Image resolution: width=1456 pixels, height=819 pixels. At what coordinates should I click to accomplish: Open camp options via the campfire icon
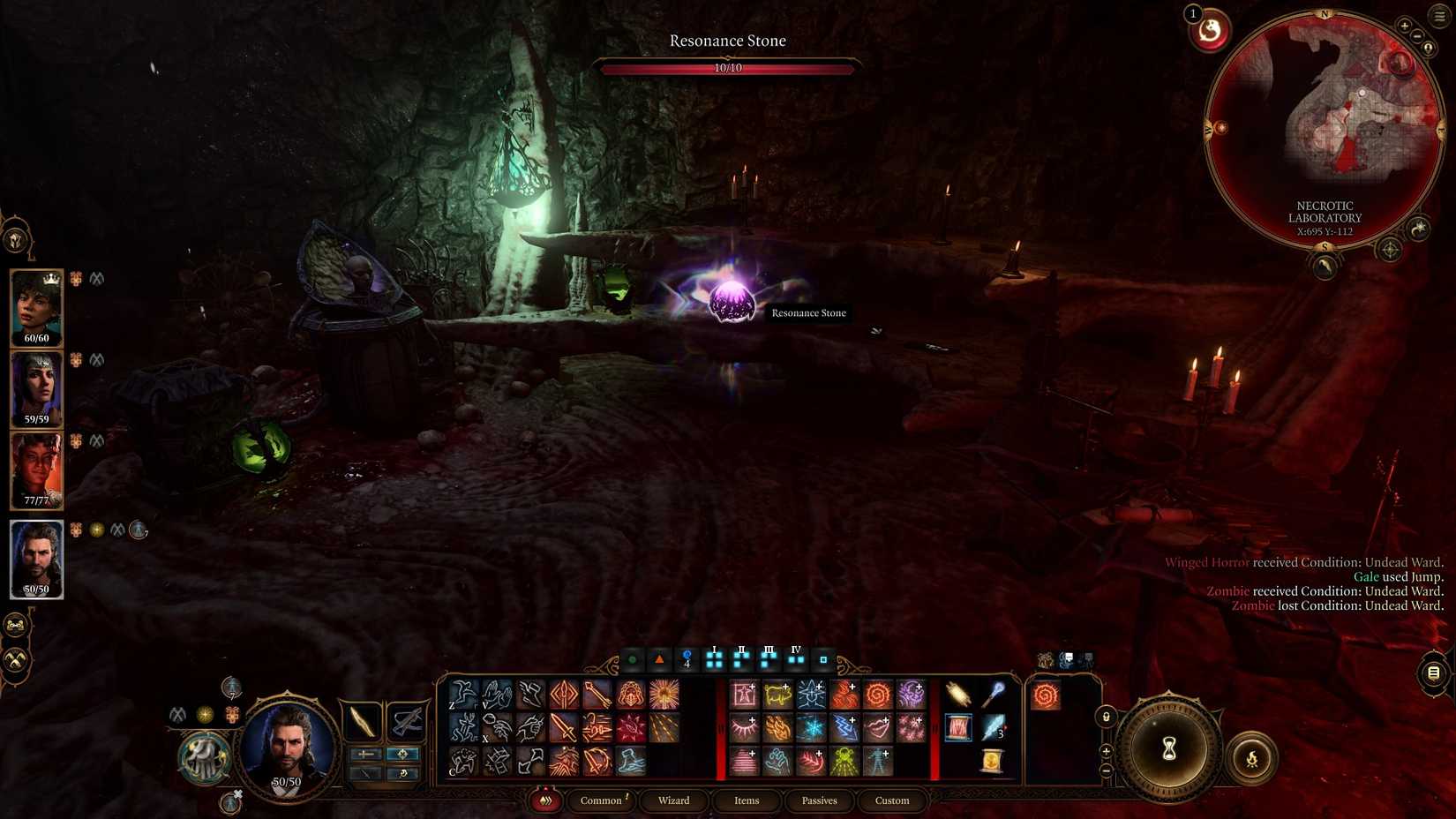tap(1251, 757)
